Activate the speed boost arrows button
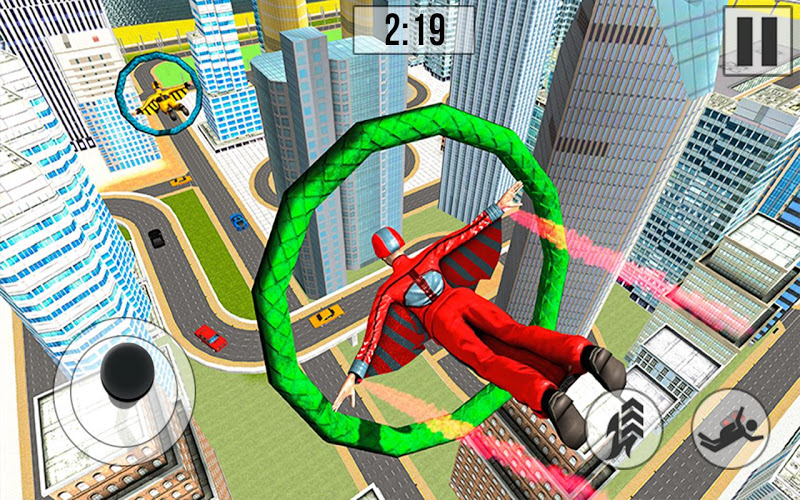800x500 pixels. pyautogui.click(x=625, y=426)
